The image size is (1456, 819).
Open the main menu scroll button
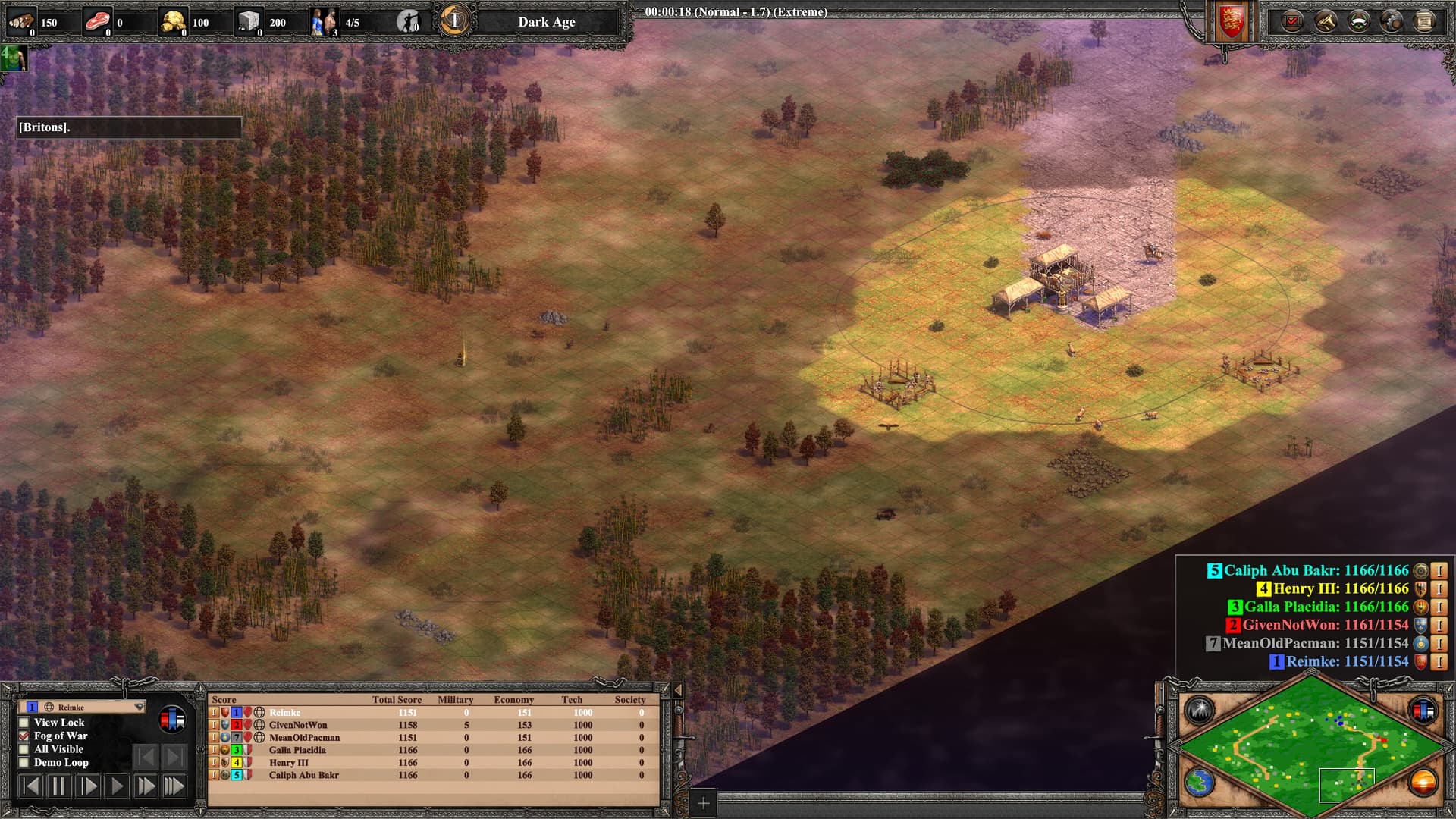(x=1425, y=20)
